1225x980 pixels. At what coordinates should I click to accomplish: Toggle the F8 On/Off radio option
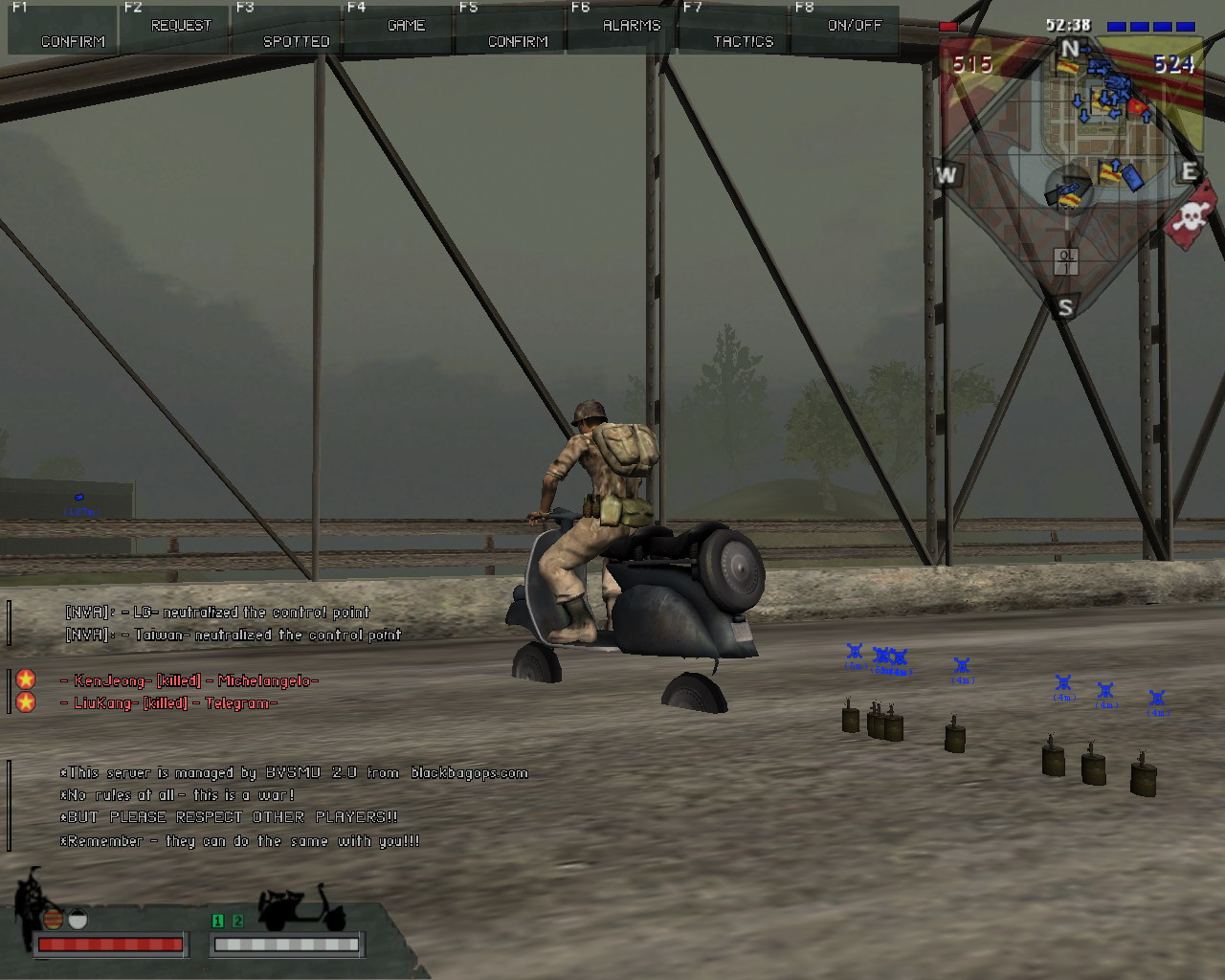[x=846, y=28]
